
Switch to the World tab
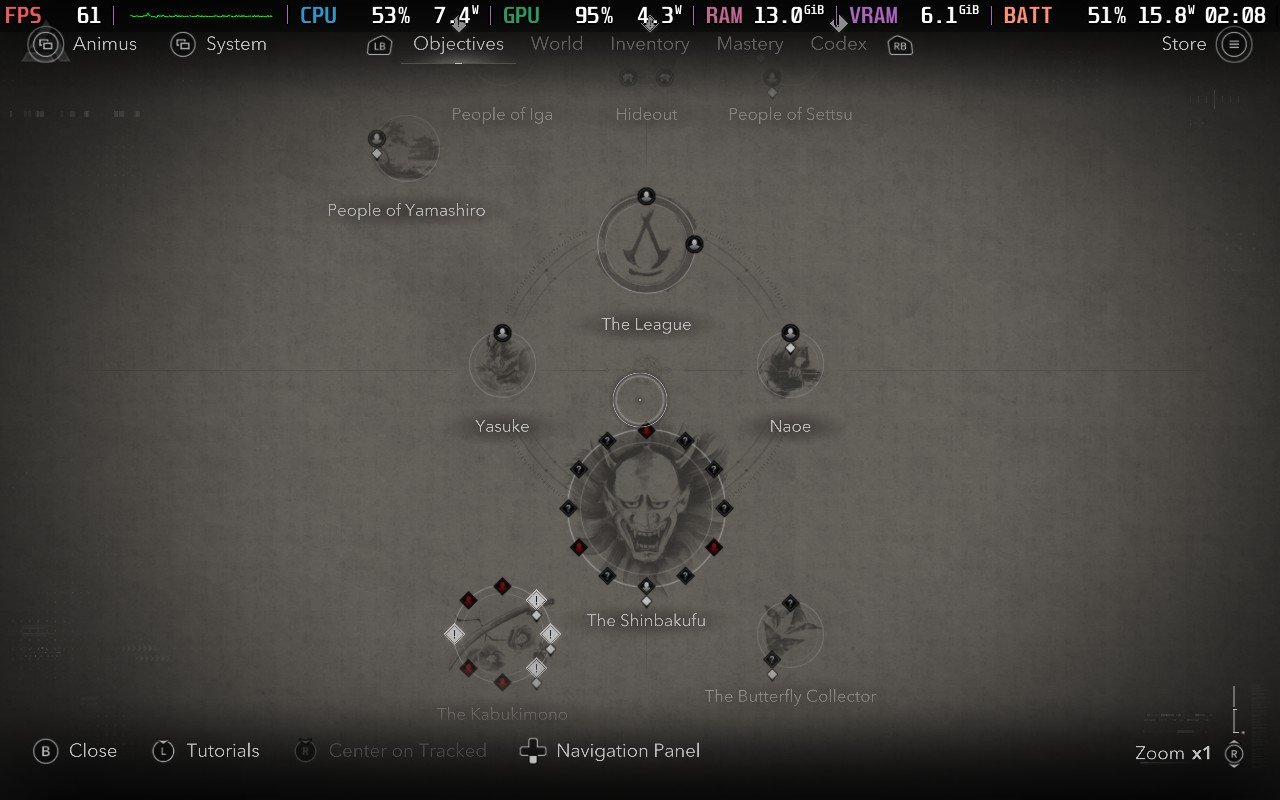(556, 44)
